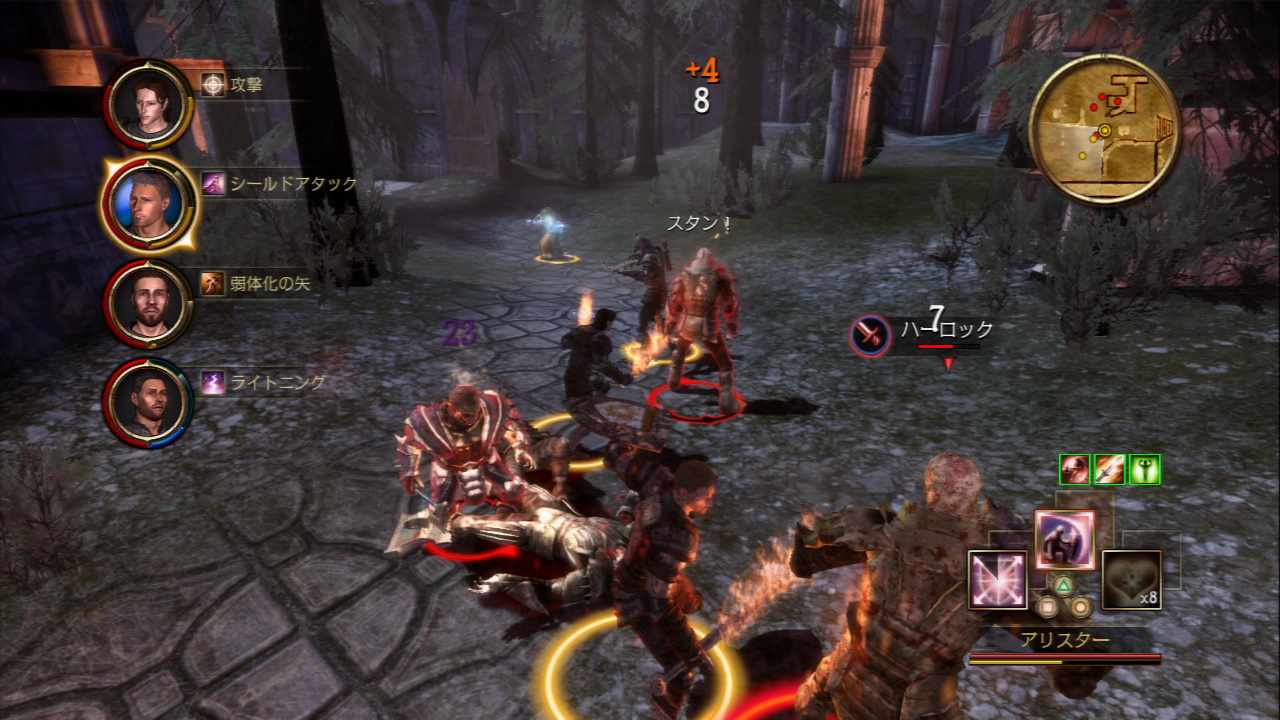The image size is (1280, 720).
Task: Select the ハーロック enemy target icon
Action: coord(869,335)
